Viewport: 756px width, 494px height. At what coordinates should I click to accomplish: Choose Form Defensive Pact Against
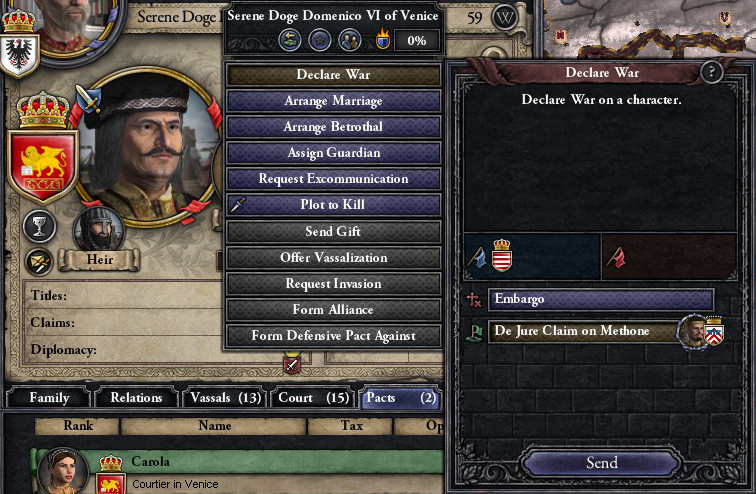pos(333,335)
